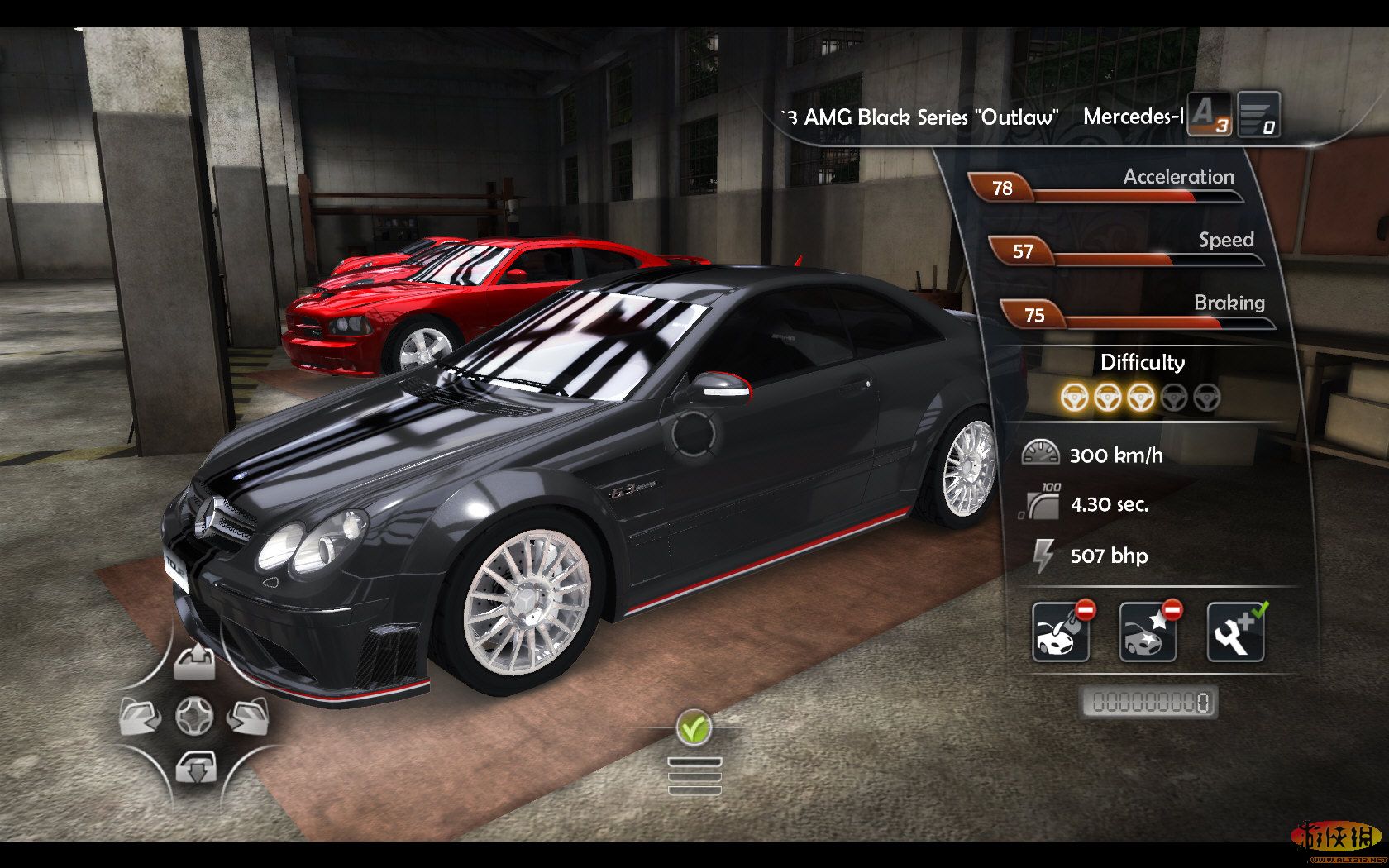Open the stacked bars menu below checkmark
The width and height of the screenshot is (1389, 868).
(x=694, y=776)
